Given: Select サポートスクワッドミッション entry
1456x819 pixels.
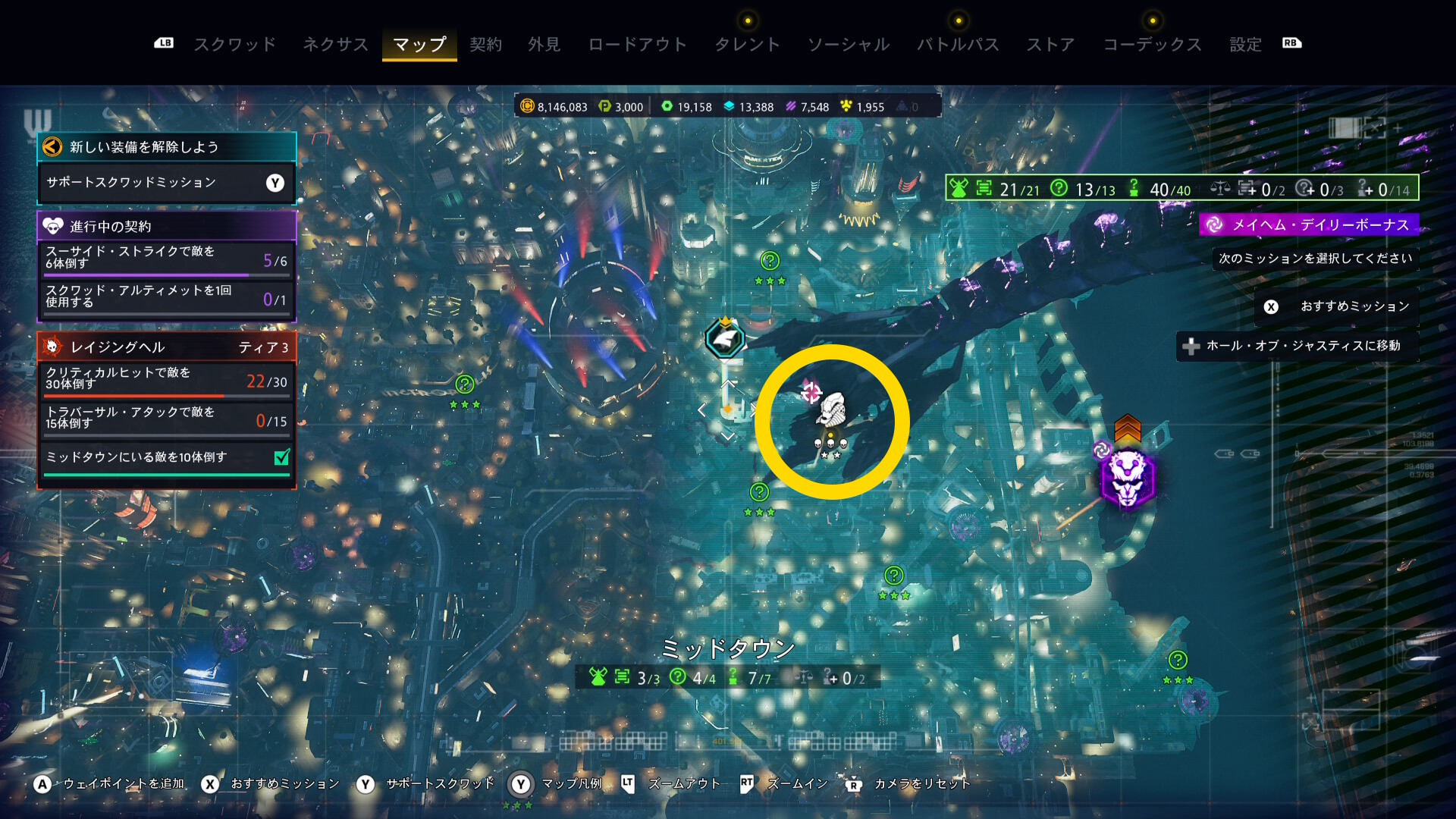Looking at the screenshot, I should click(166, 183).
